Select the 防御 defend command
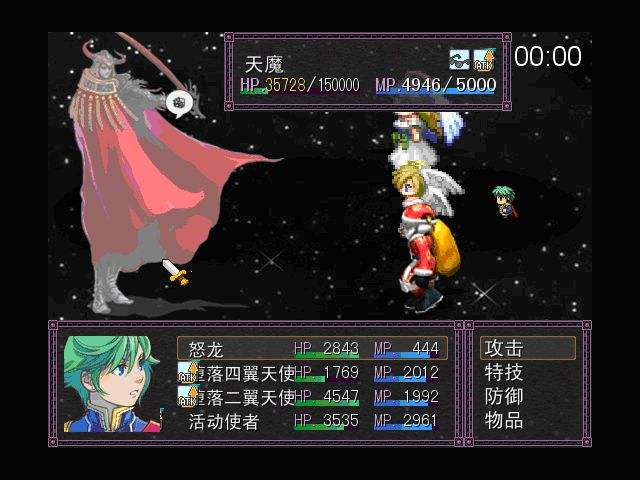The width and height of the screenshot is (640, 480). pyautogui.click(x=504, y=397)
